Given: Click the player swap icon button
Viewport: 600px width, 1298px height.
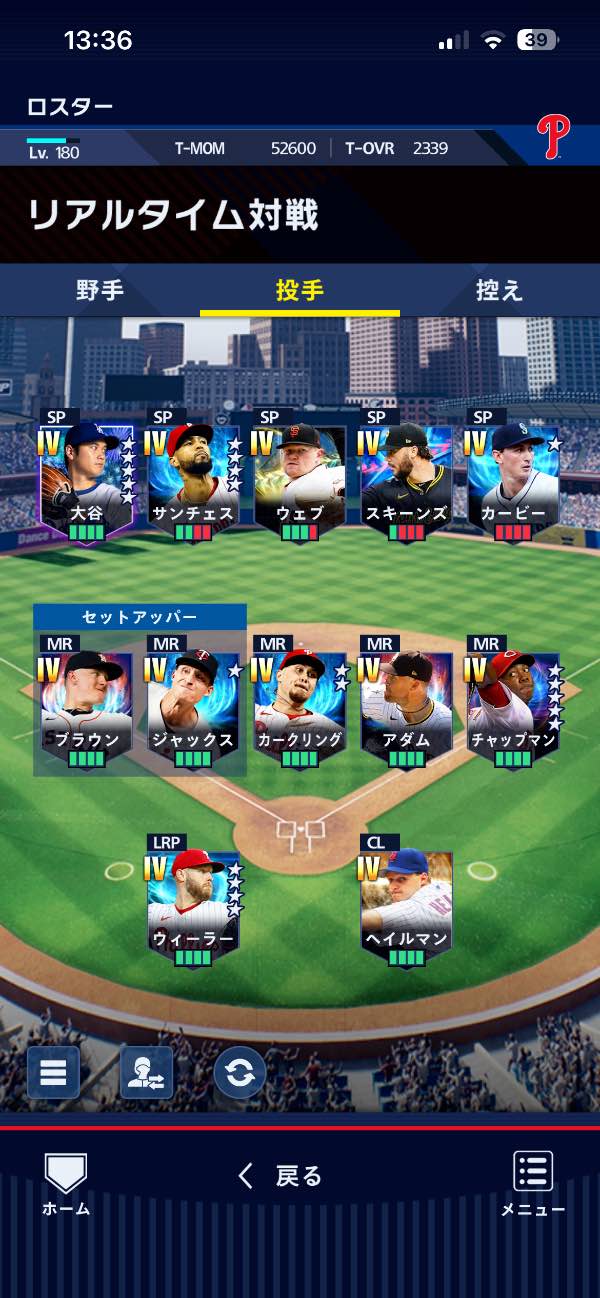Looking at the screenshot, I should click(x=146, y=1073).
